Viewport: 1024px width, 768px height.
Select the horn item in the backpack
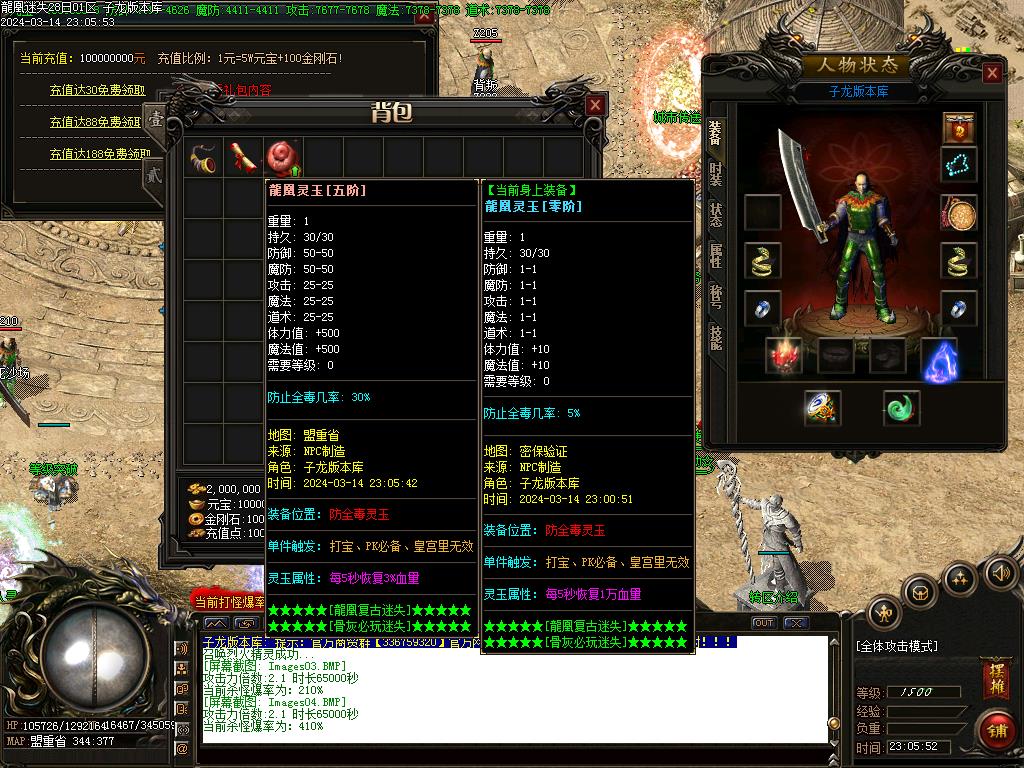click(203, 157)
